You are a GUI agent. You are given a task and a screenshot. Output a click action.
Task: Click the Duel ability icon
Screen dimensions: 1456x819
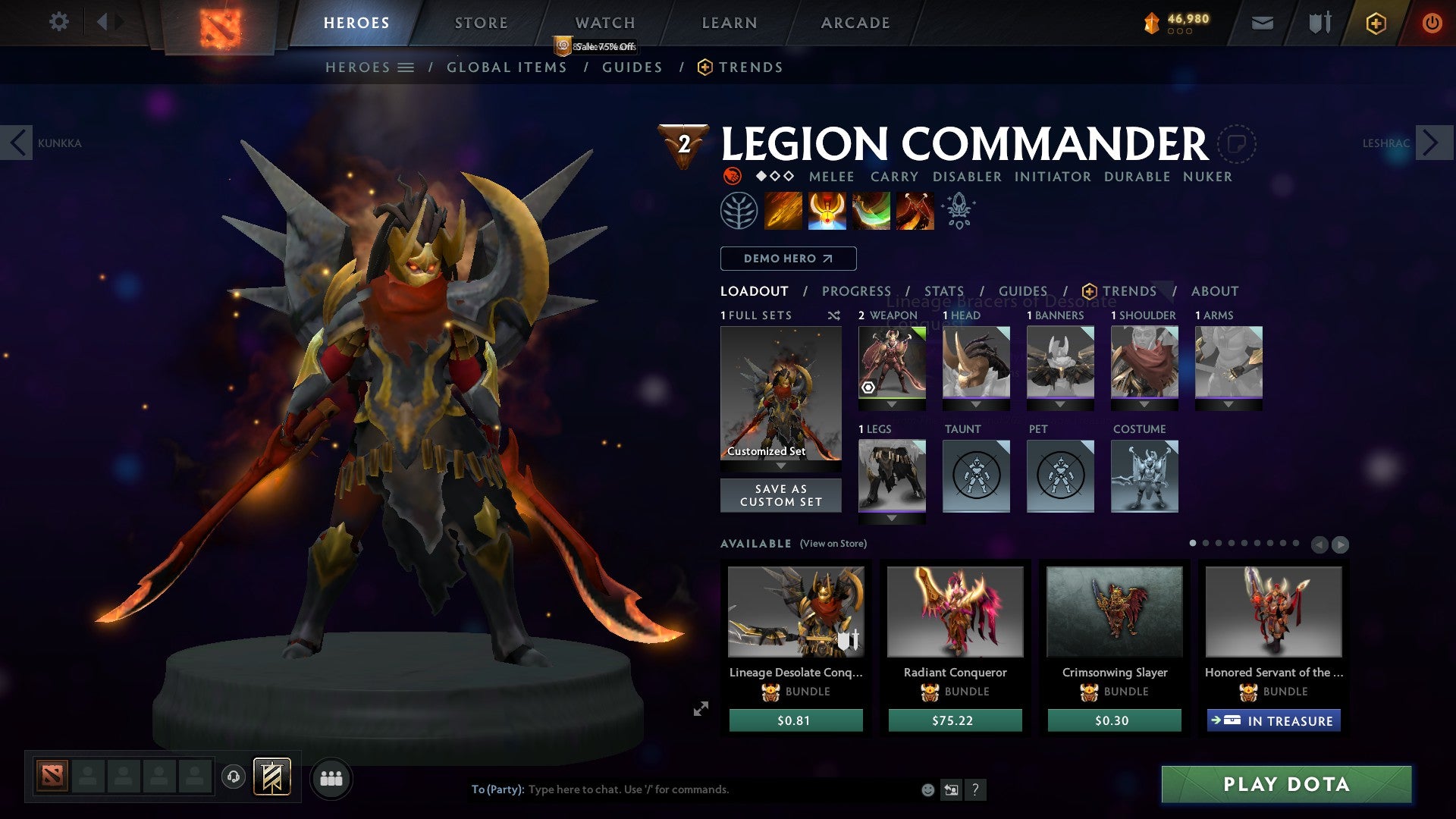[x=914, y=210]
